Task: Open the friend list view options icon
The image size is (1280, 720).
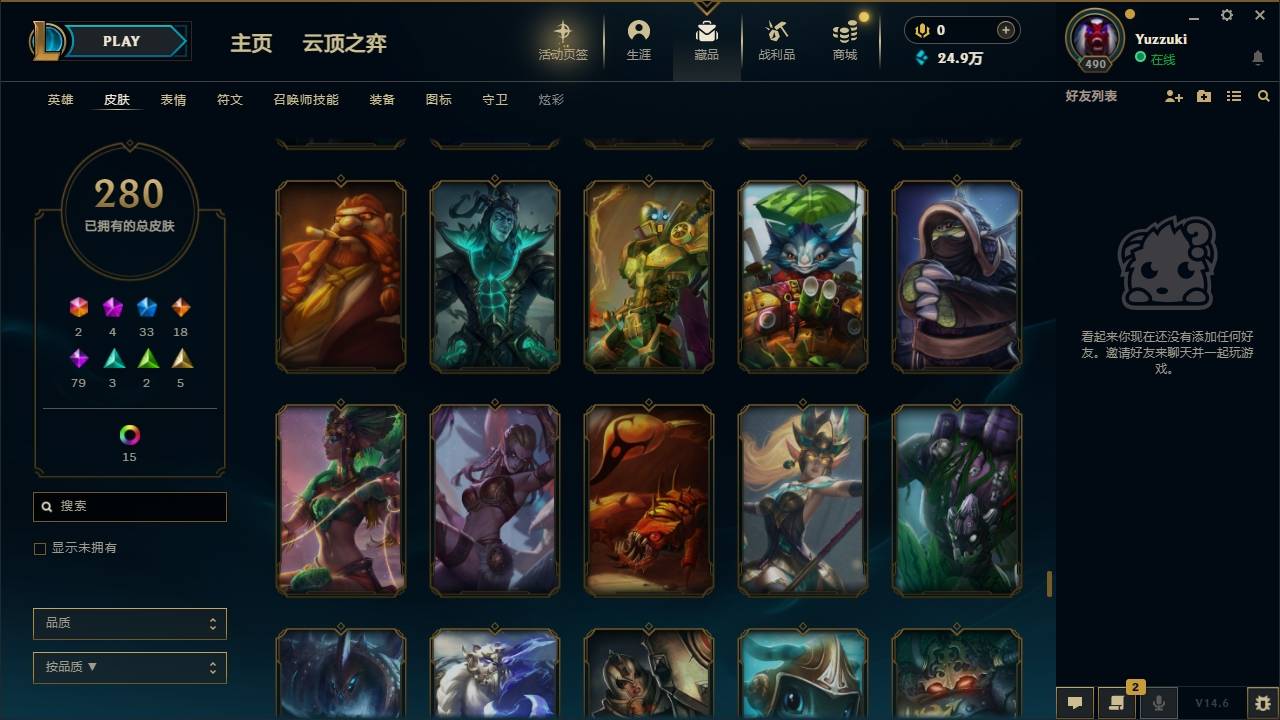Action: (1233, 96)
